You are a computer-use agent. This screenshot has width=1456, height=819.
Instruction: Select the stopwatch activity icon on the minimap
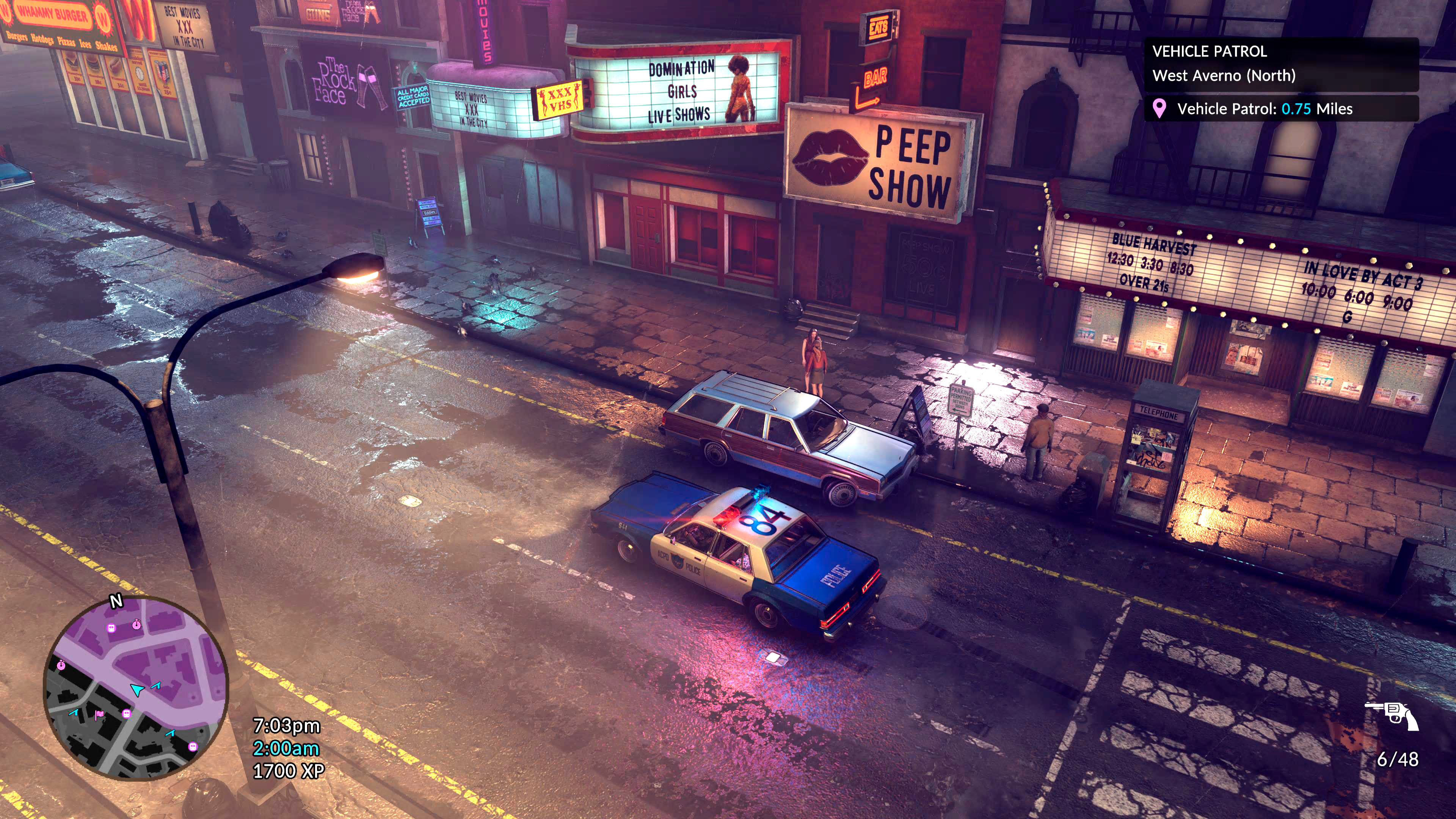pos(137,624)
